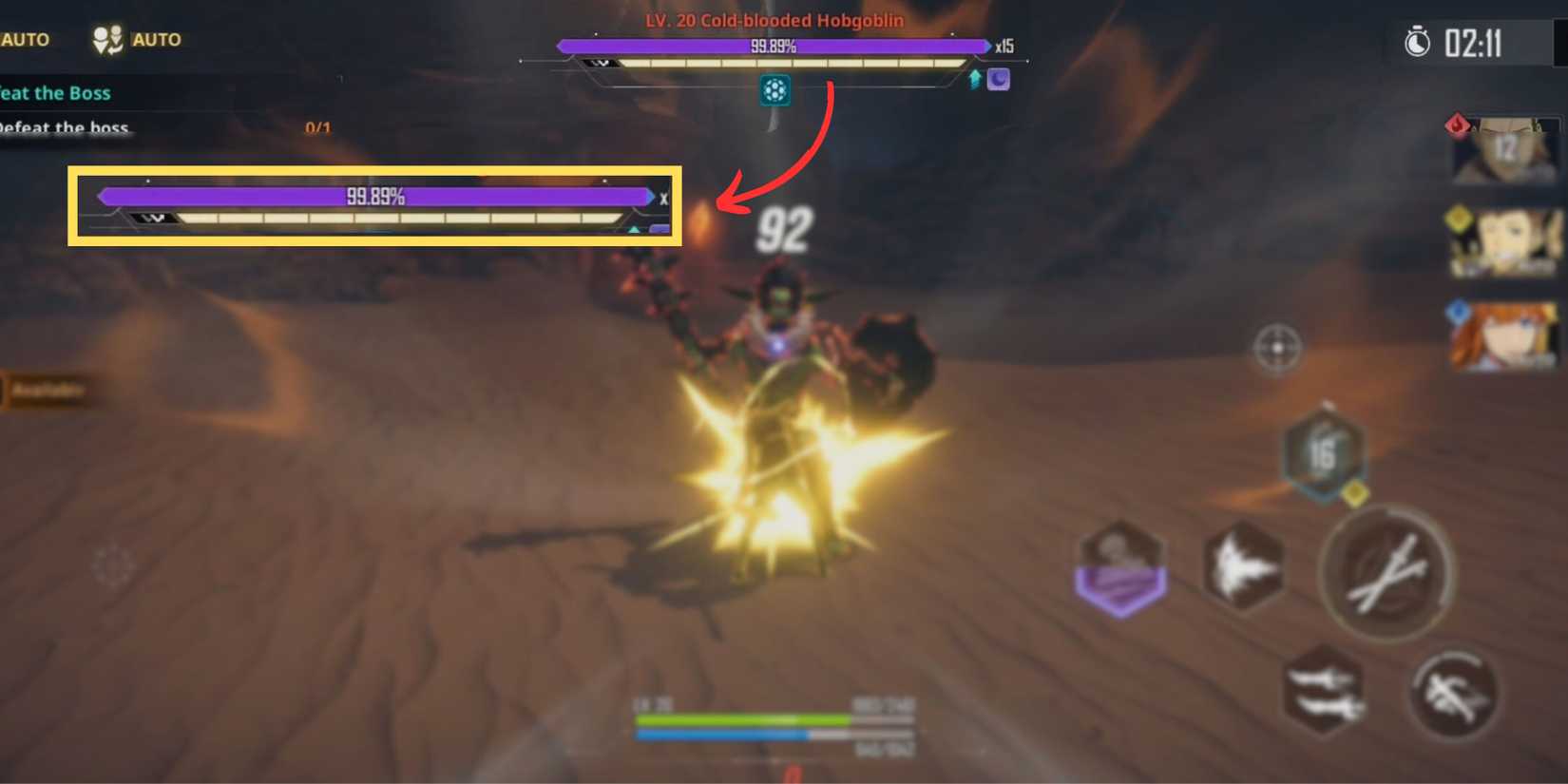Expand the purple moon debuff icon
Image resolution: width=1568 pixels, height=784 pixels.
pyautogui.click(x=1000, y=79)
